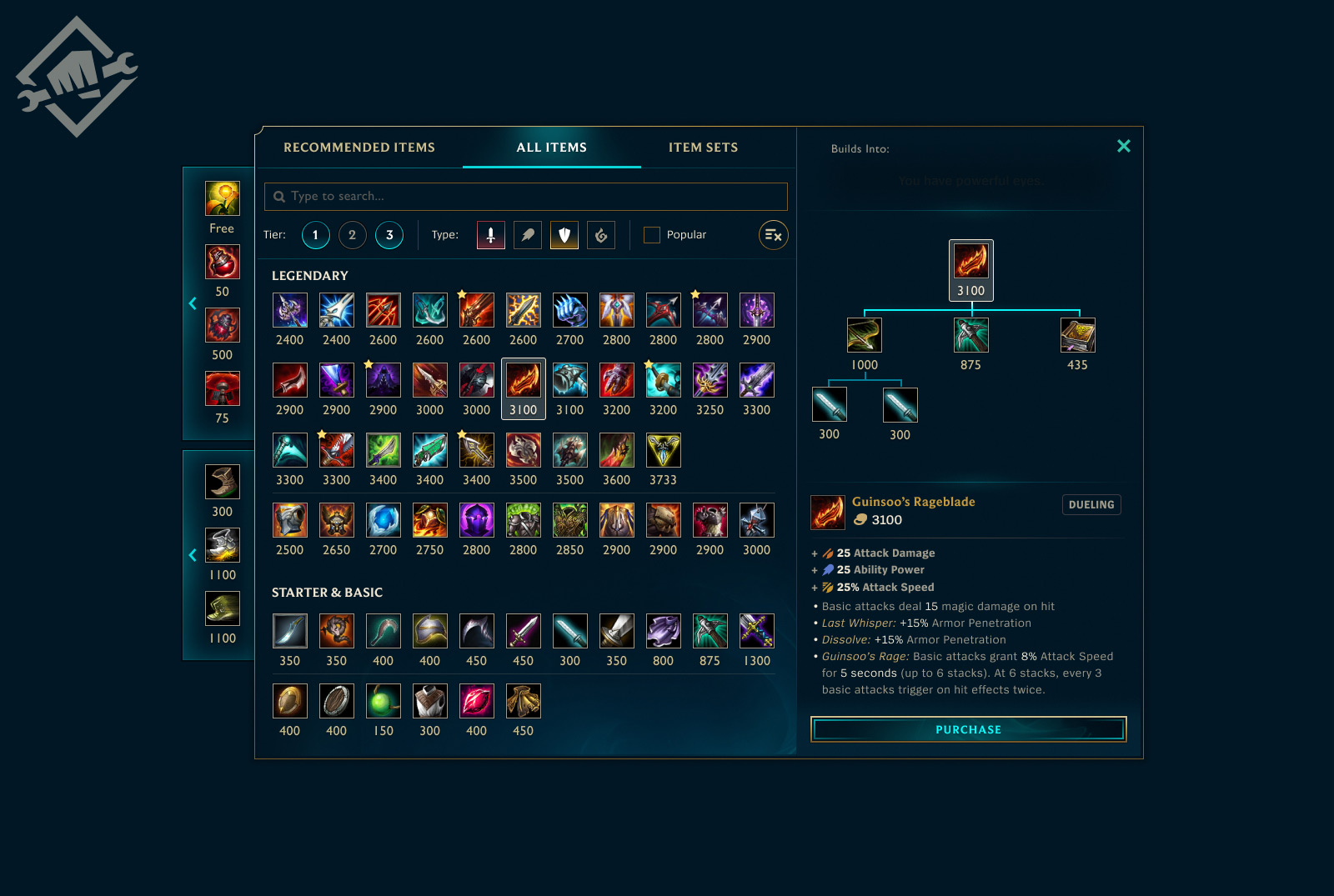Screen dimensions: 1334x896
Task: Enable the Tier 2 filter
Action: (x=352, y=235)
